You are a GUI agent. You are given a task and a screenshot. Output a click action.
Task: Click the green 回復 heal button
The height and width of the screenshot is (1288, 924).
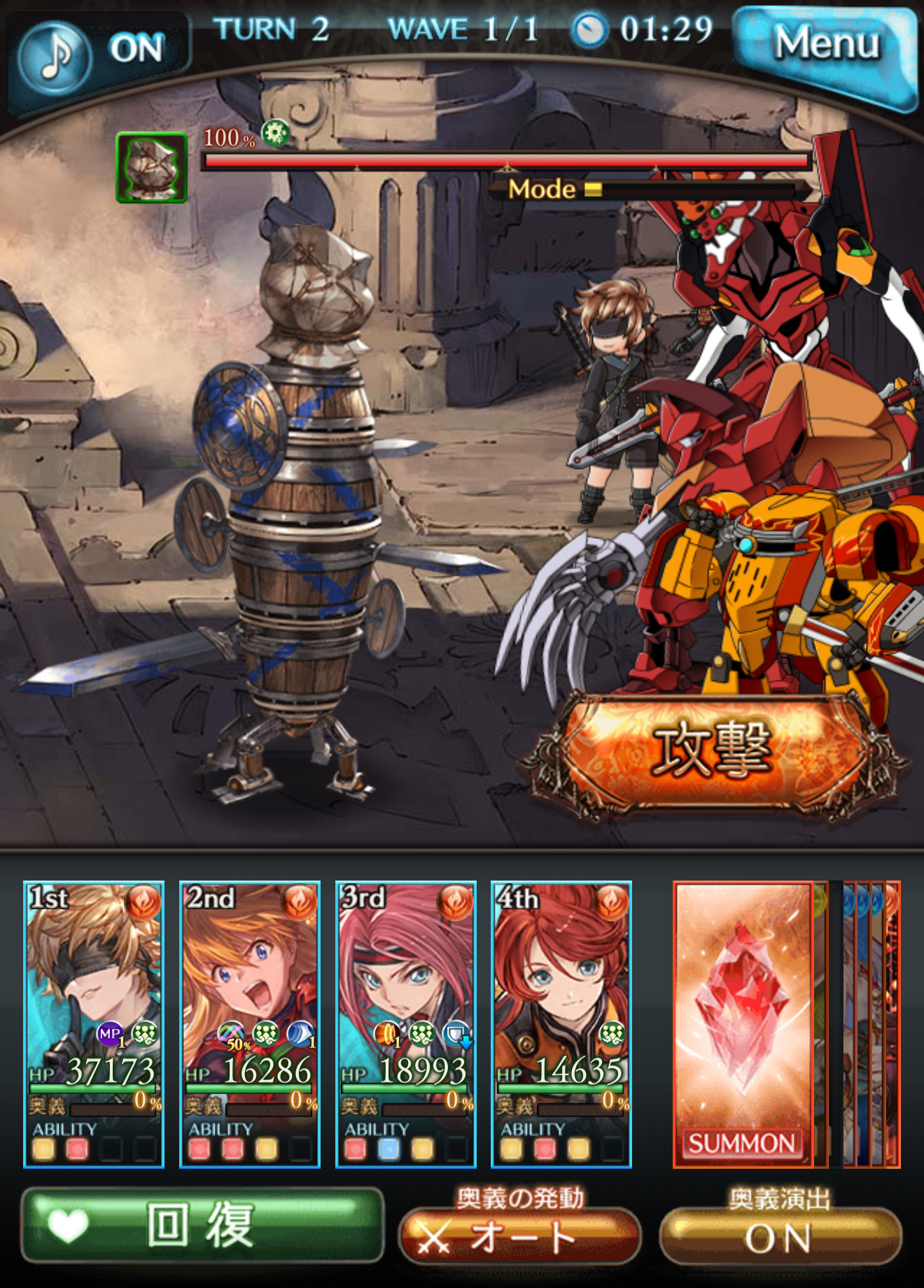[x=202, y=1225]
